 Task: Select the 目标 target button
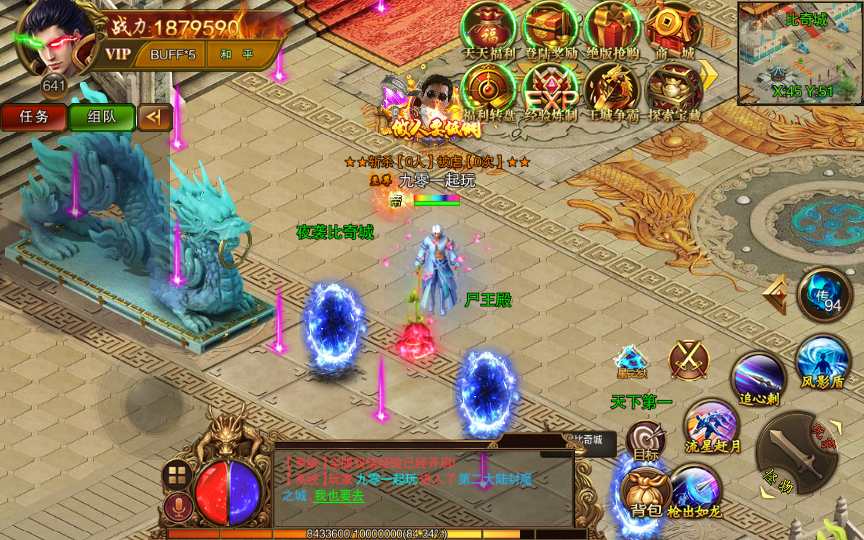(x=645, y=441)
